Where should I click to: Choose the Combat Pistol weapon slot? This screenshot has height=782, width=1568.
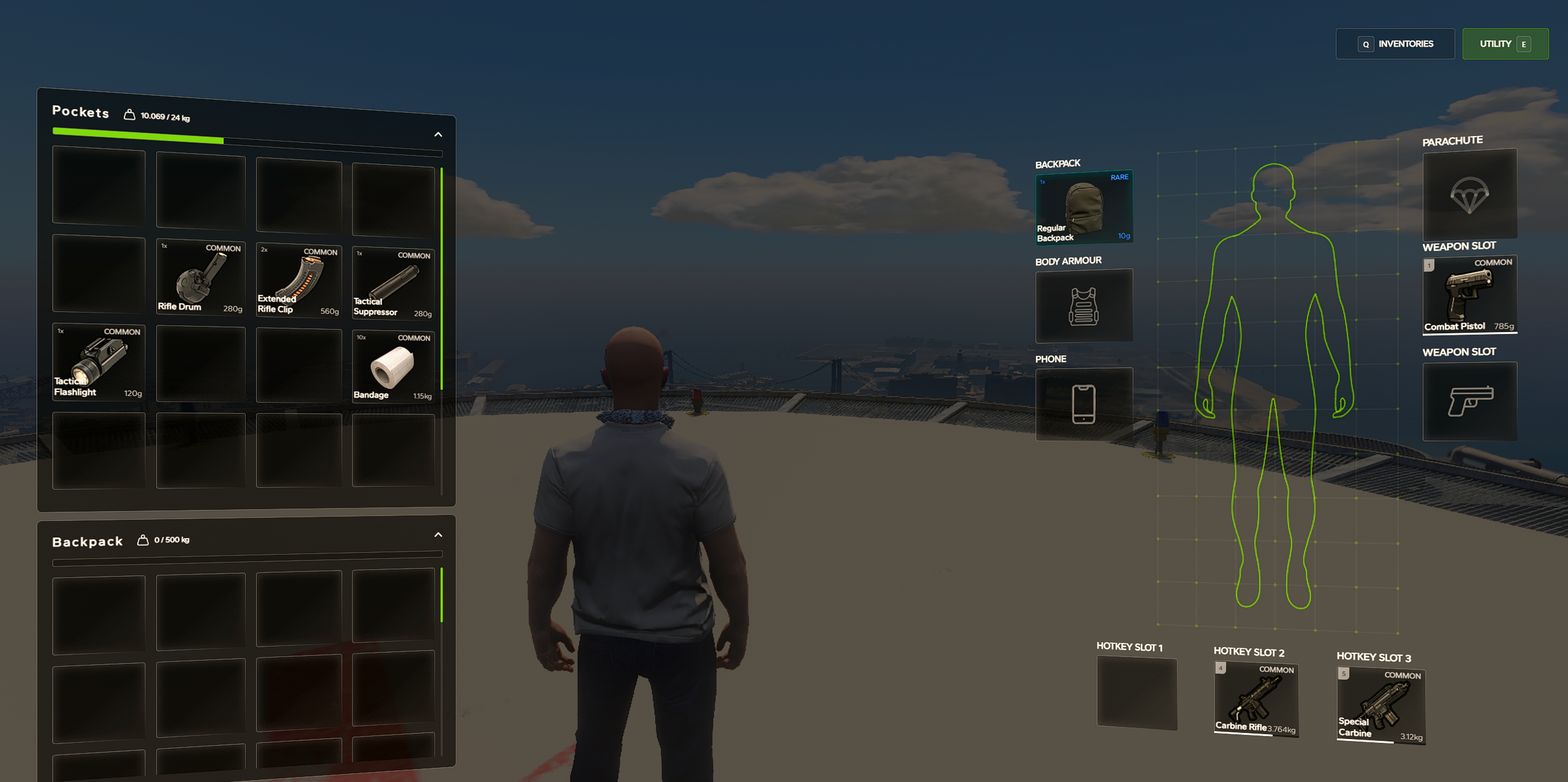tap(1469, 295)
